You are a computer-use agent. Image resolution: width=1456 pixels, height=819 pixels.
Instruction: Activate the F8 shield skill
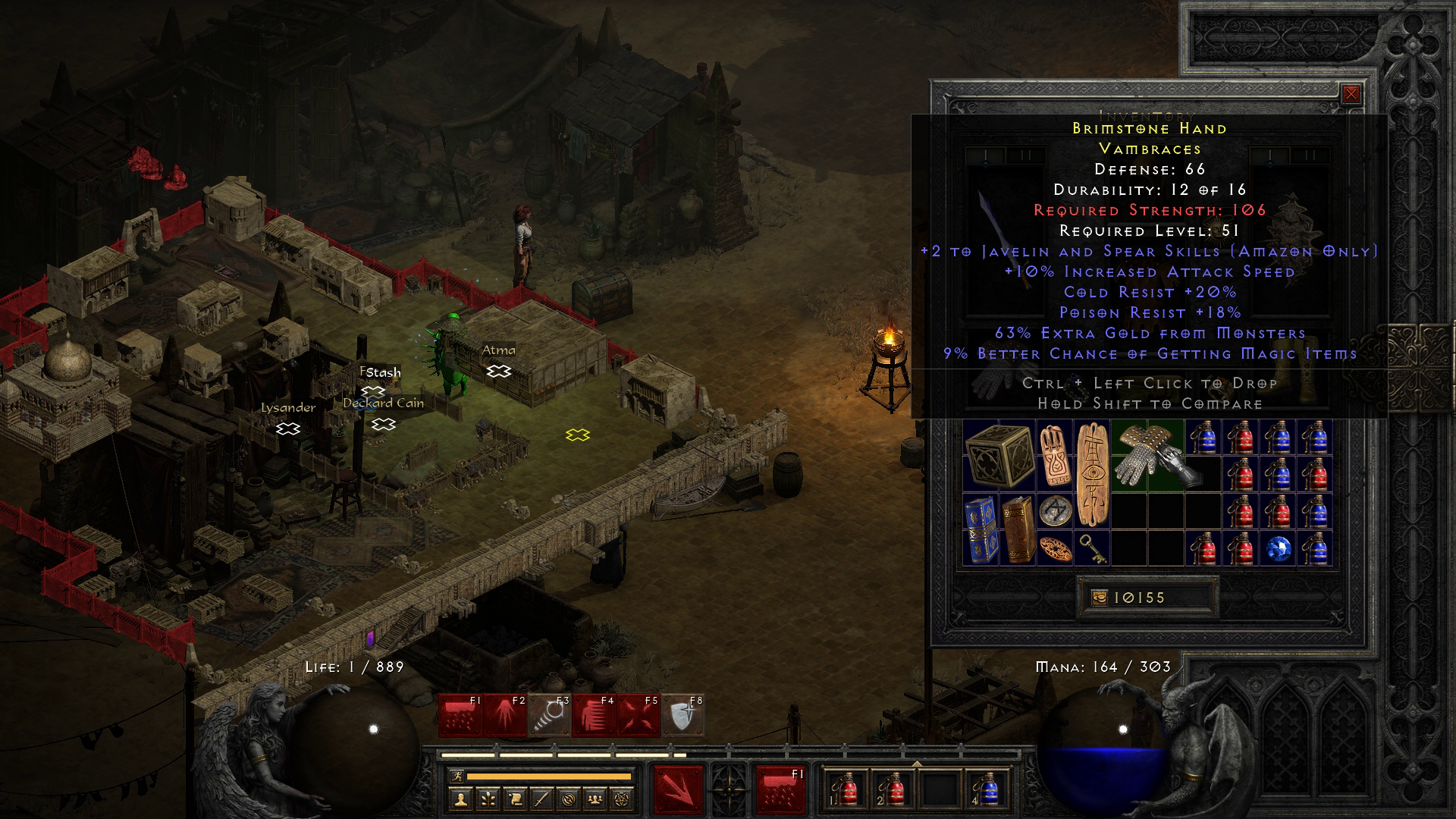[683, 715]
